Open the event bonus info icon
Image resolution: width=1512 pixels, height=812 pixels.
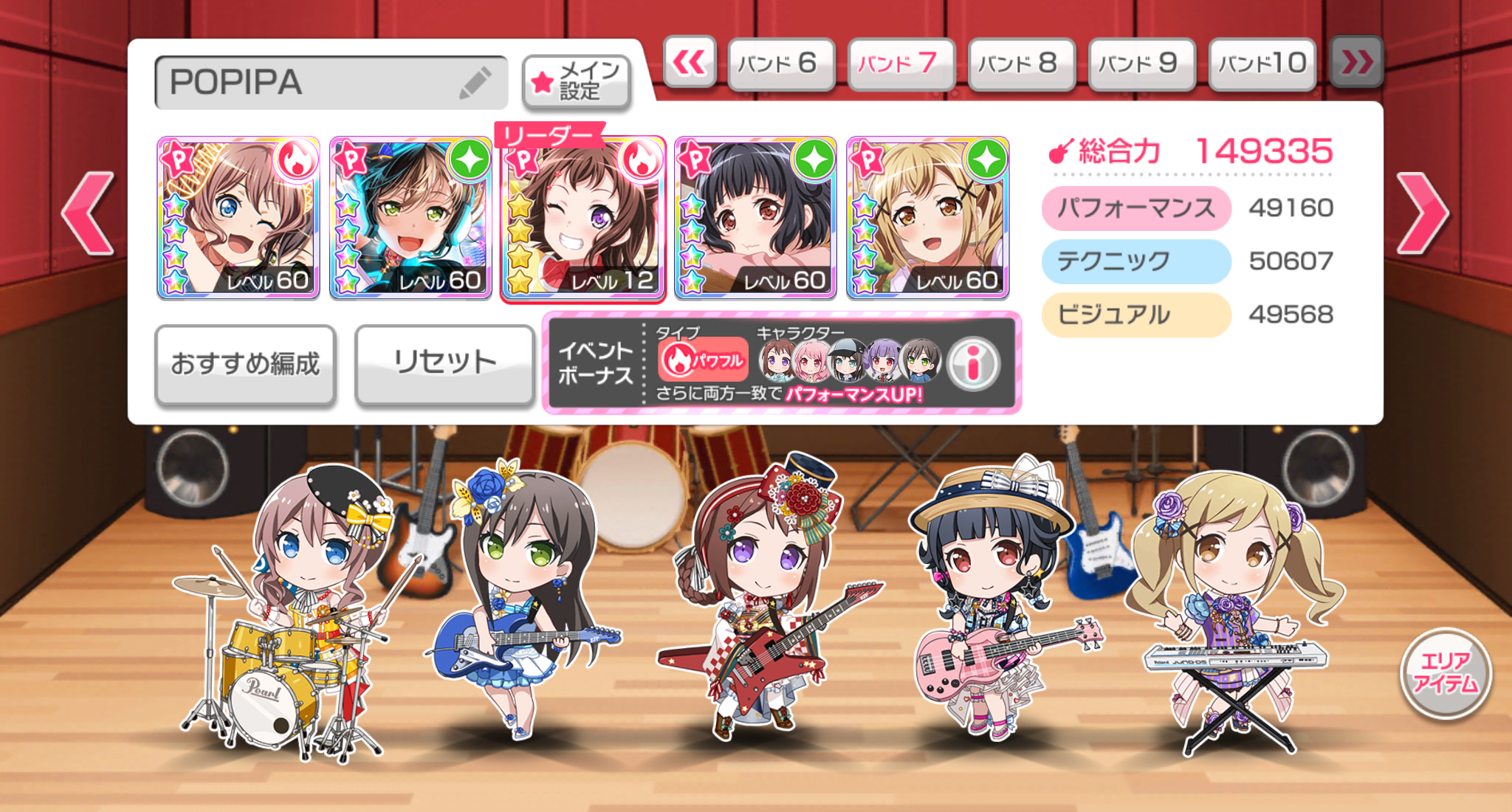pos(973,363)
